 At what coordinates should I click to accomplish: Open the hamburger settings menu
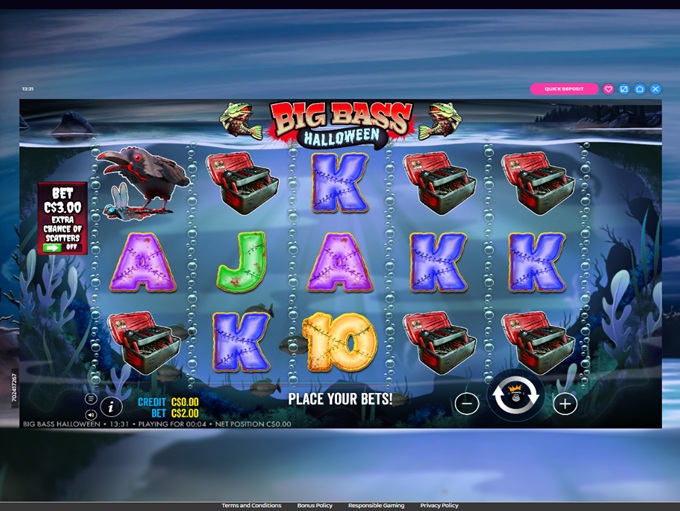pyautogui.click(x=90, y=399)
